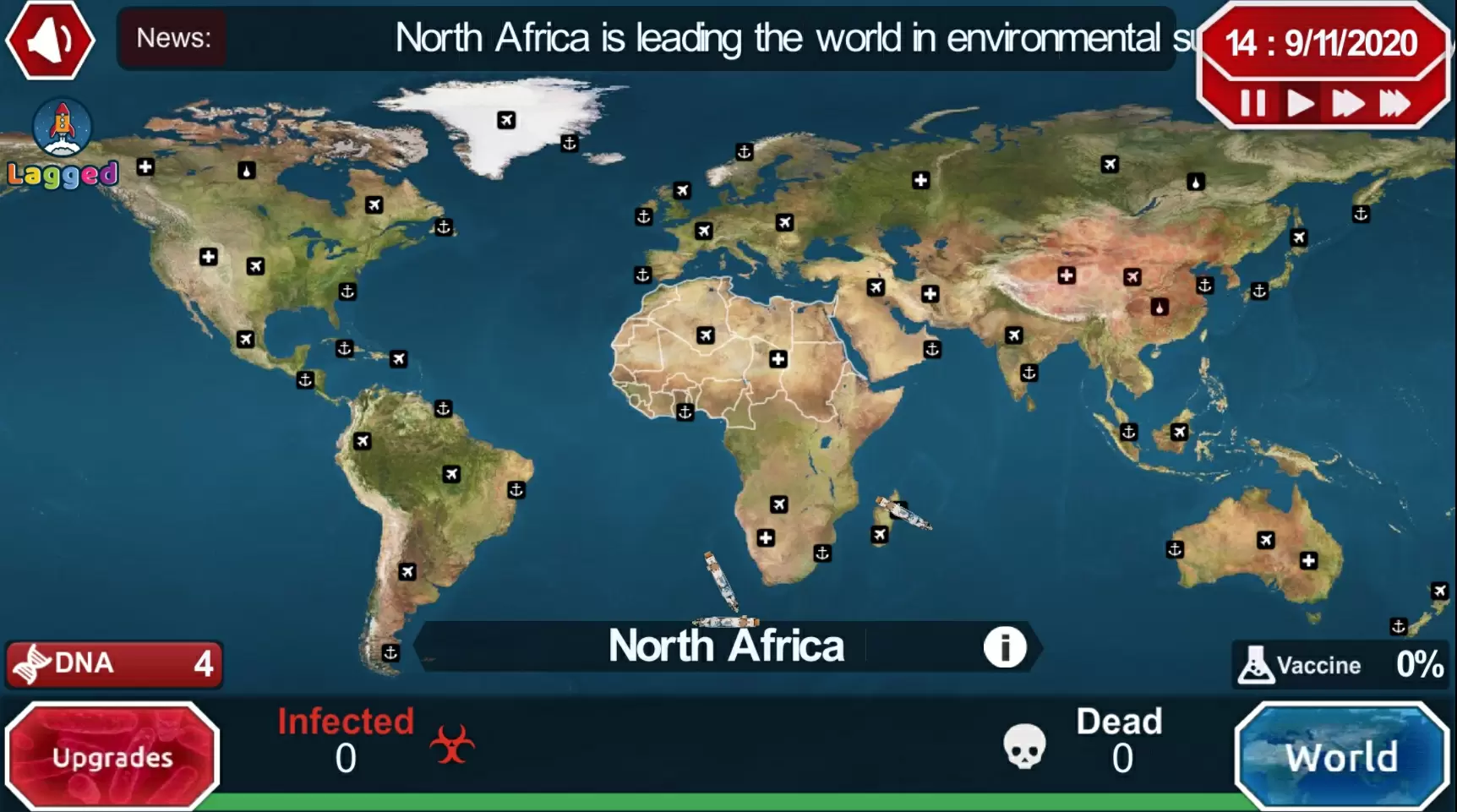Click the Vaccine flask icon
Image resolution: width=1457 pixels, height=812 pixels.
tap(1257, 664)
